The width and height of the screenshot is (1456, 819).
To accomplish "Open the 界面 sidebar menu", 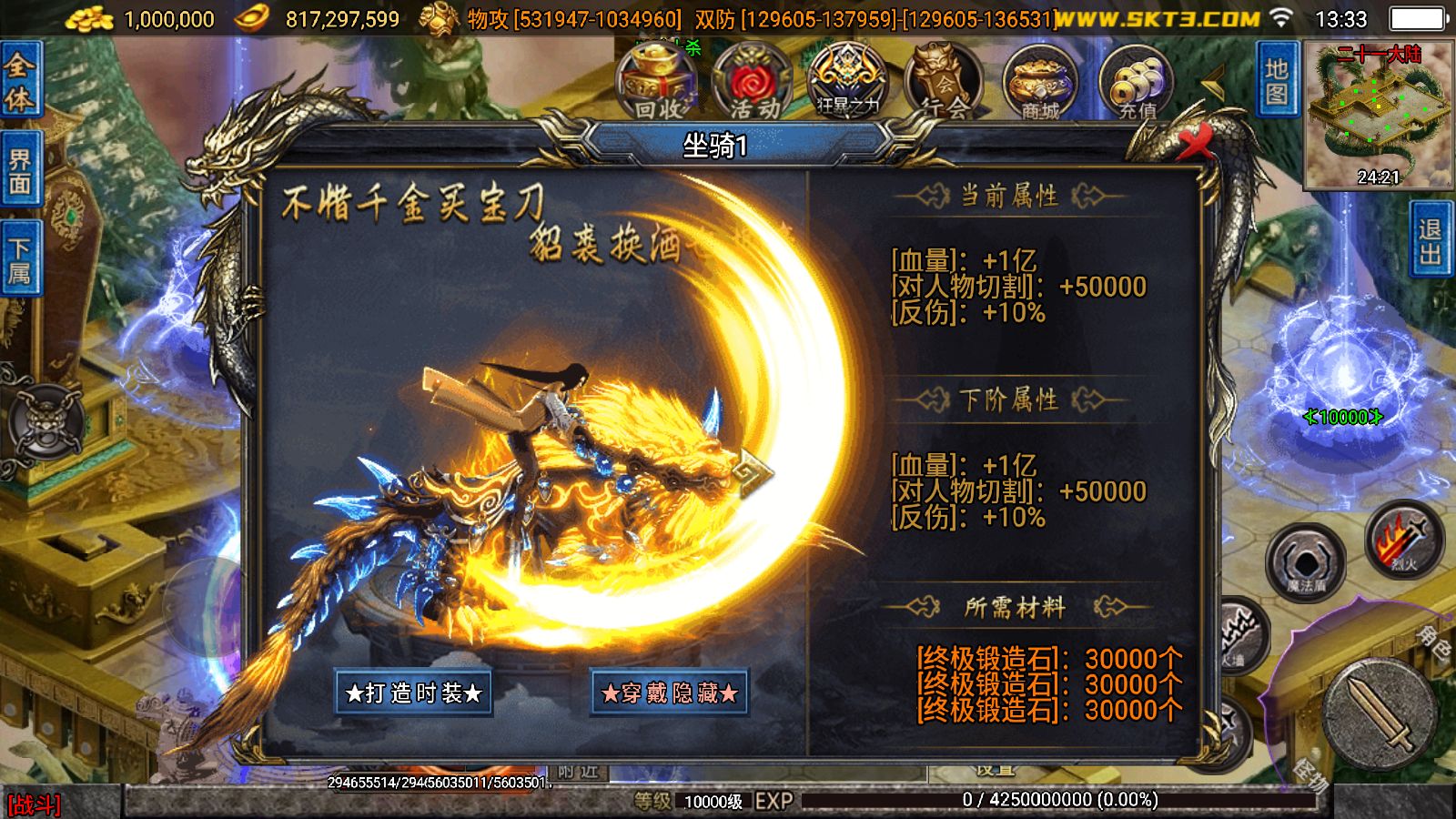I will [x=20, y=168].
